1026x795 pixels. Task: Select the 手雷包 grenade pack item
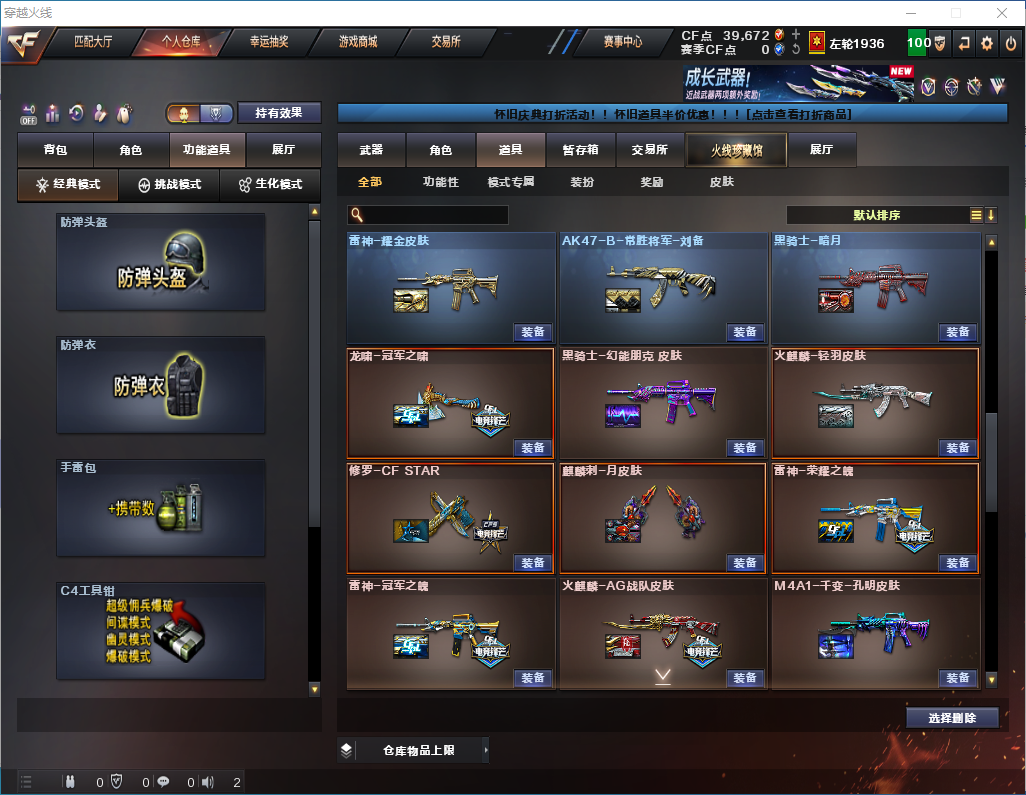tap(161, 508)
